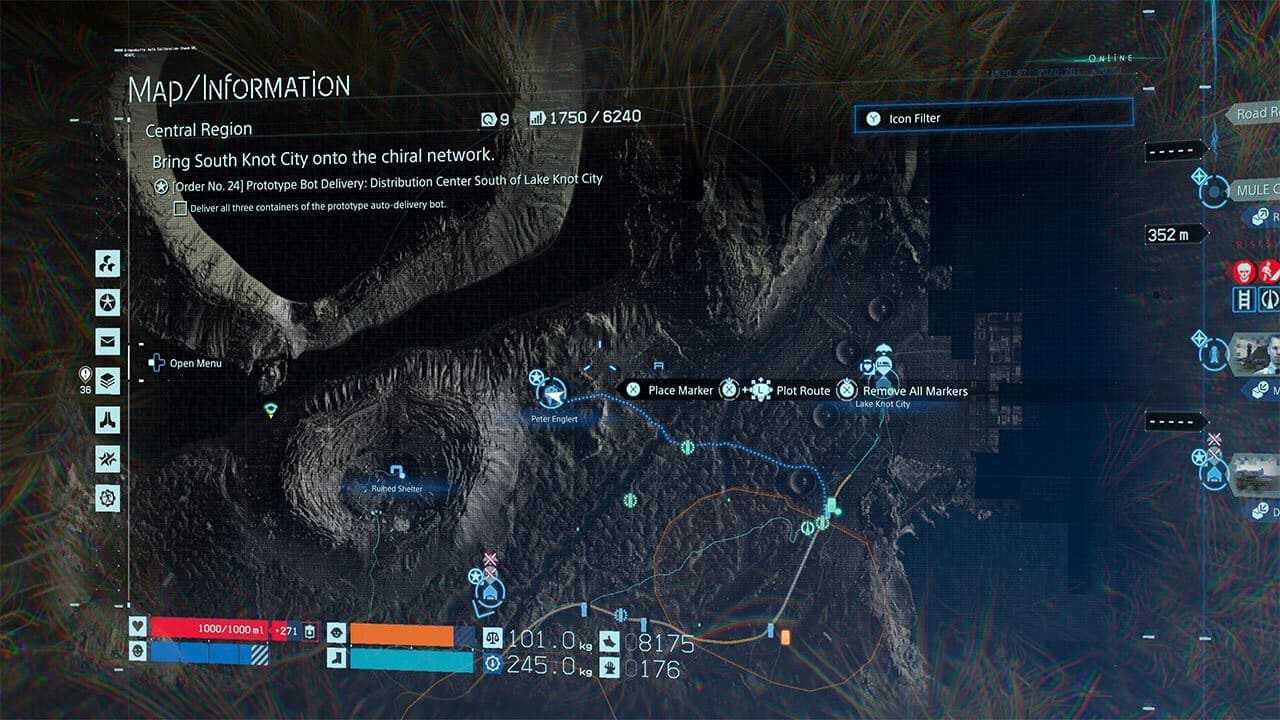Choose the three-blade fan sidebar icon
This screenshot has width=1280, height=720.
pos(108,263)
